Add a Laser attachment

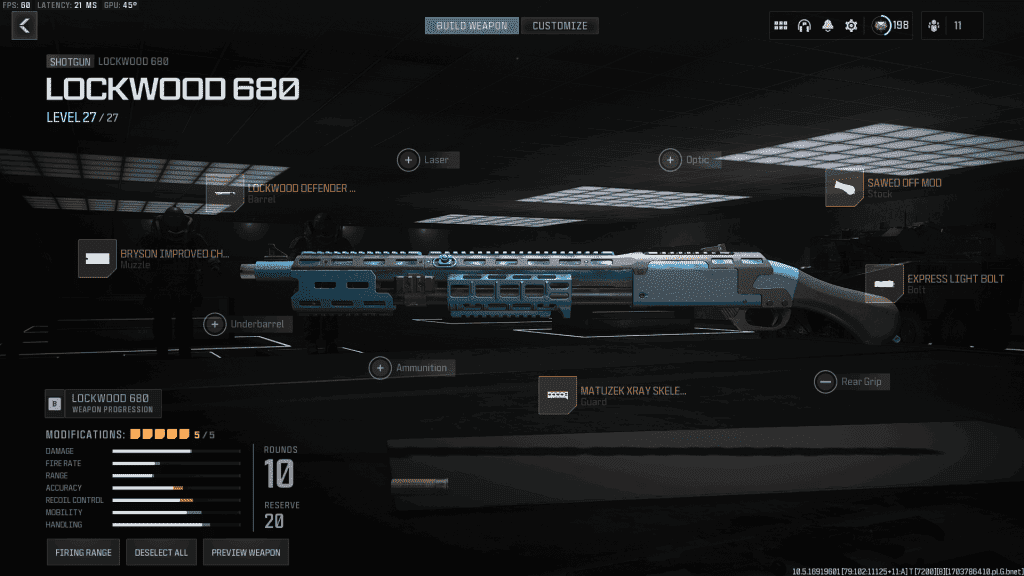pos(409,159)
